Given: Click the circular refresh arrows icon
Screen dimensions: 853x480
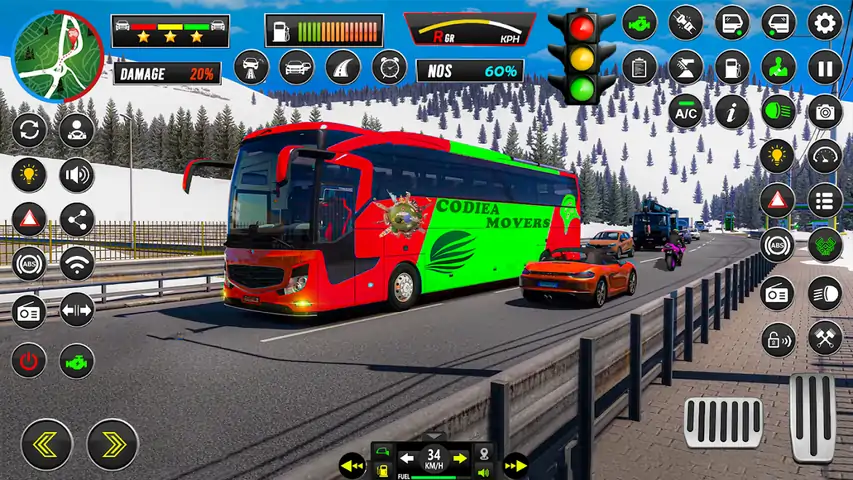Looking at the screenshot, I should point(29,129).
